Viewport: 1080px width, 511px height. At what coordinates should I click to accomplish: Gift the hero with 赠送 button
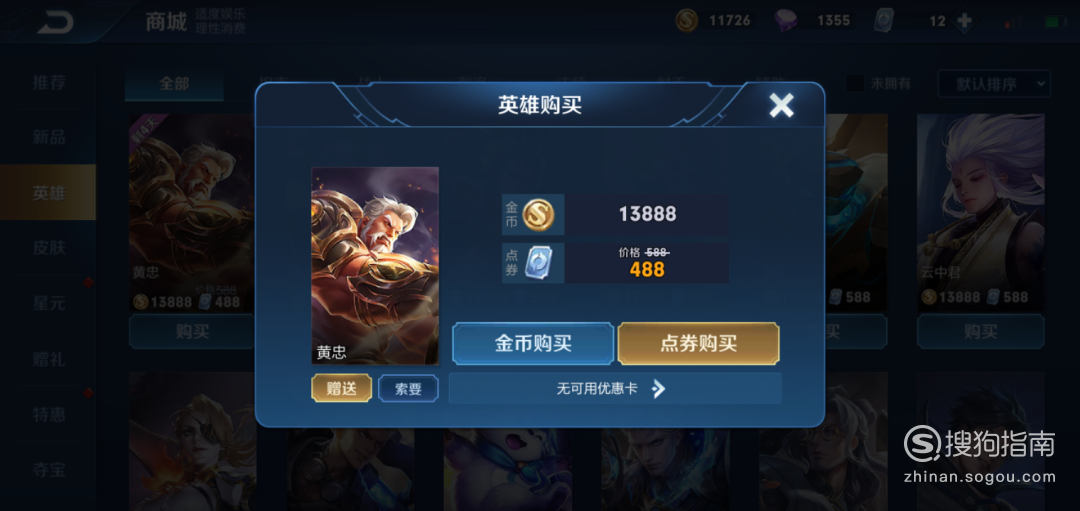341,388
